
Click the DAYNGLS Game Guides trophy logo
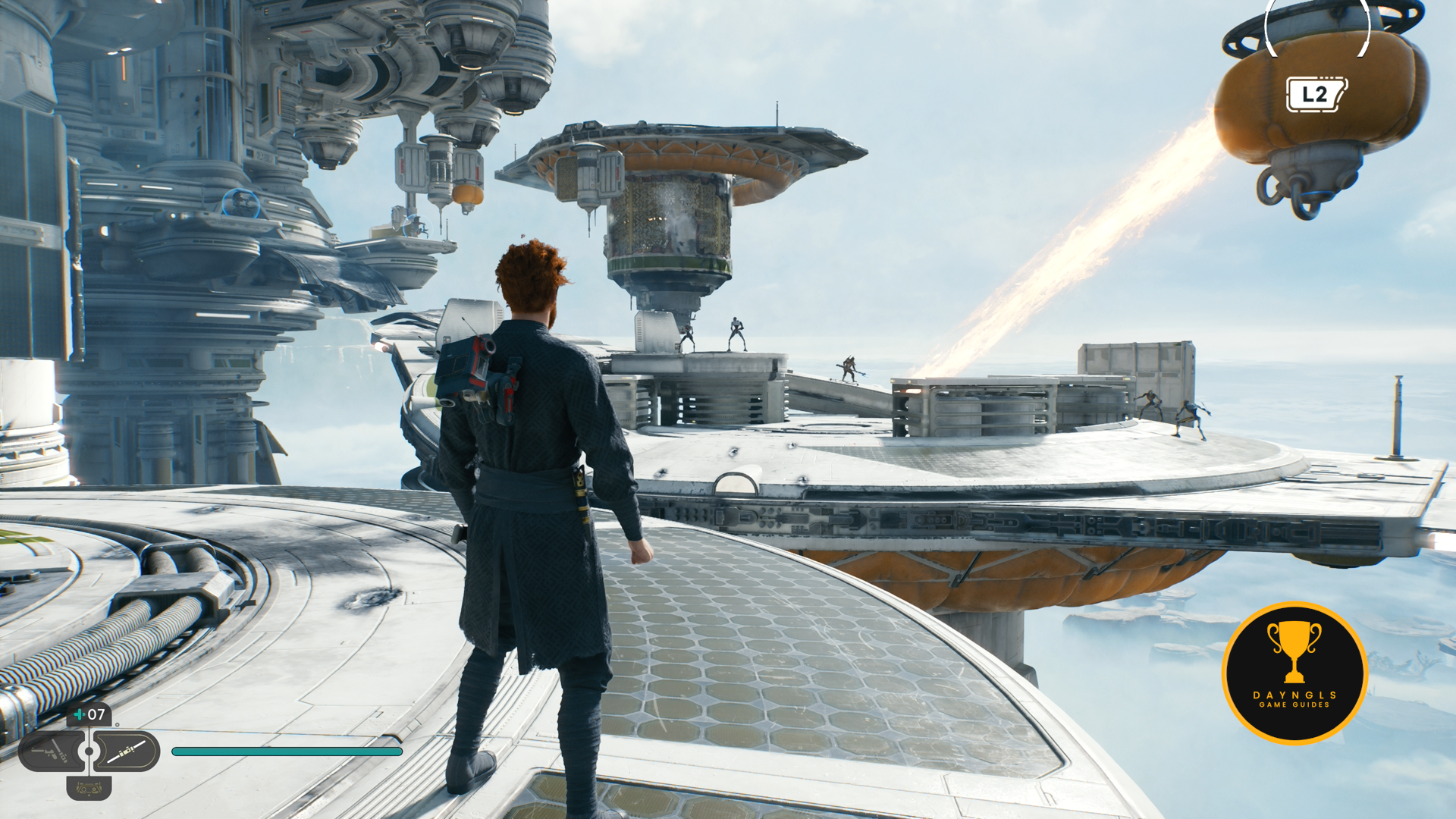1294,673
